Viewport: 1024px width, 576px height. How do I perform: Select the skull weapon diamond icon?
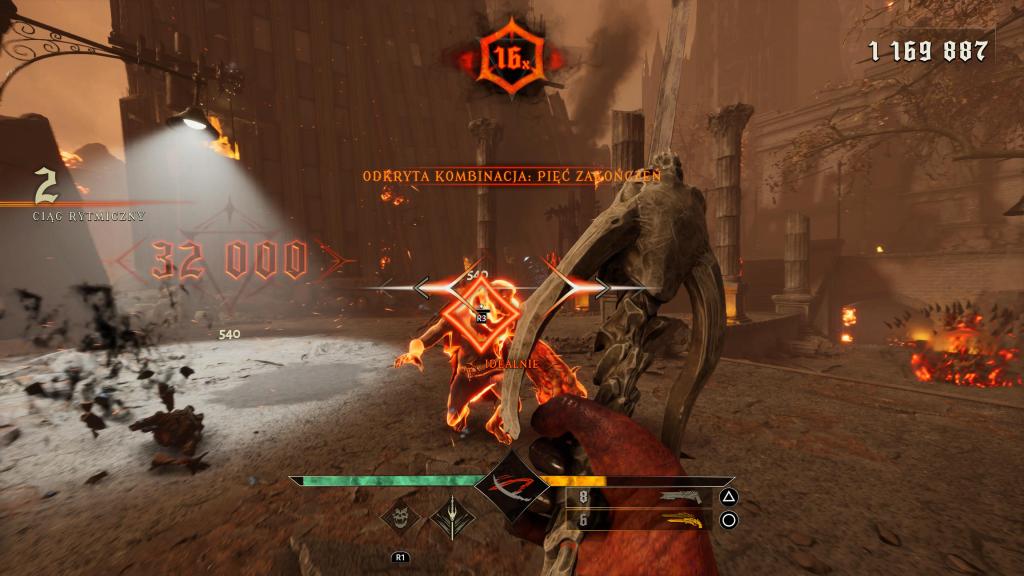[400, 516]
